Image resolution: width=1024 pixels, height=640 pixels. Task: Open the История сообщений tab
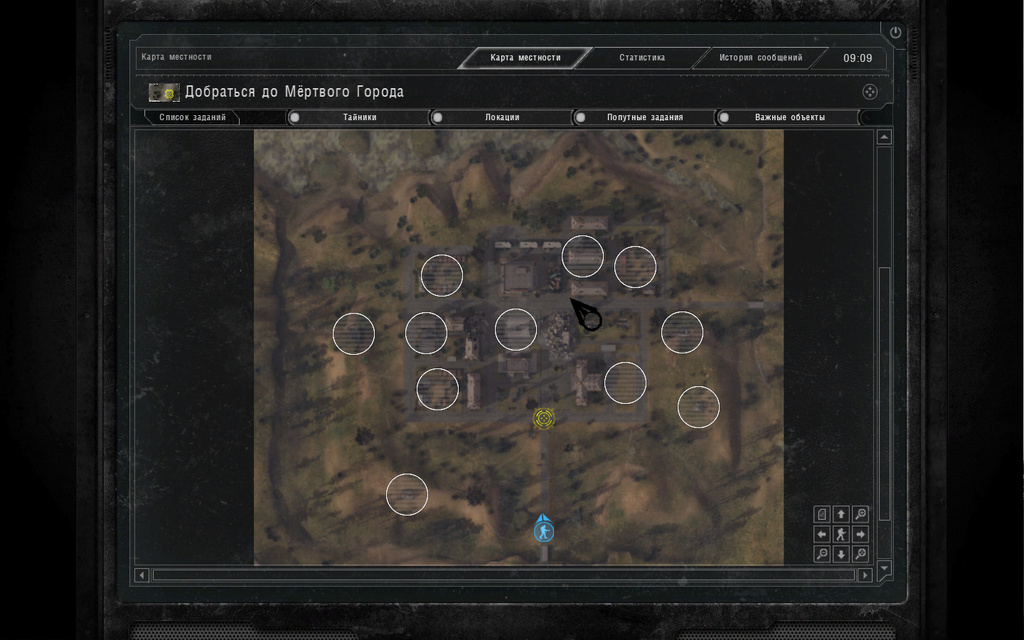760,58
